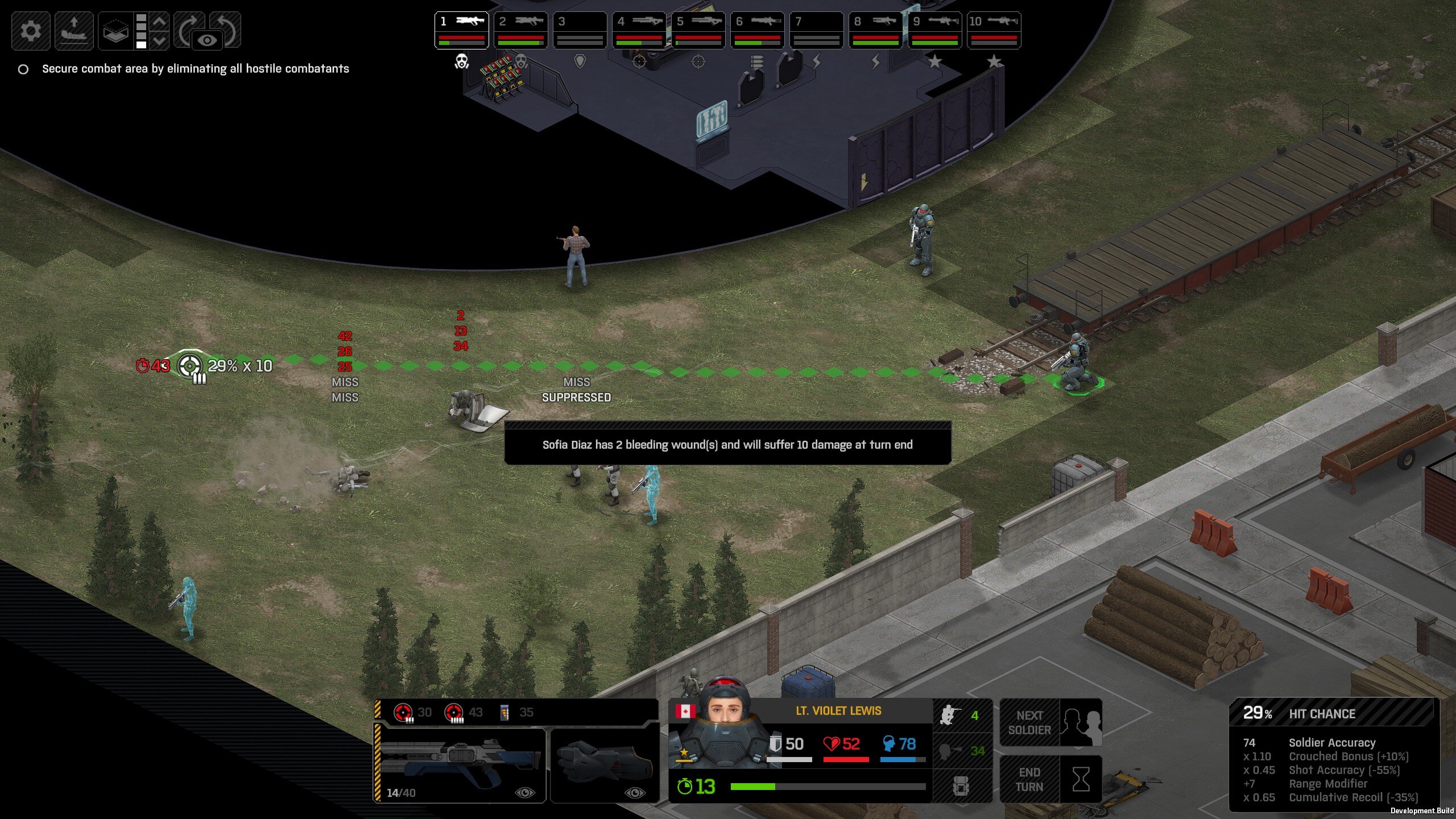Image resolution: width=1456 pixels, height=819 pixels.
Task: Raise the camera view level
Action: coord(160,22)
